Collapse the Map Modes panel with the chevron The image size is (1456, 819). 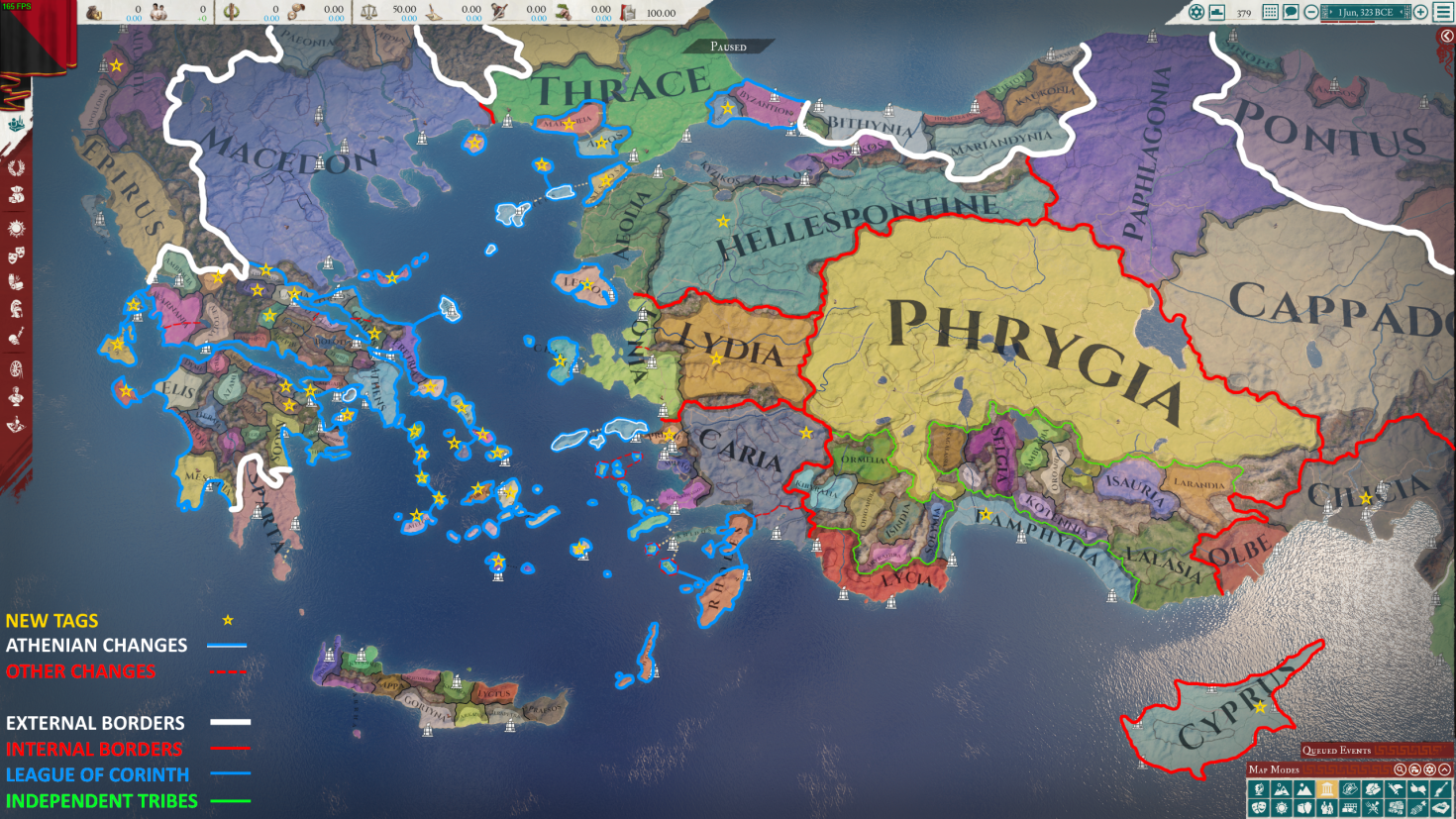[1445, 769]
